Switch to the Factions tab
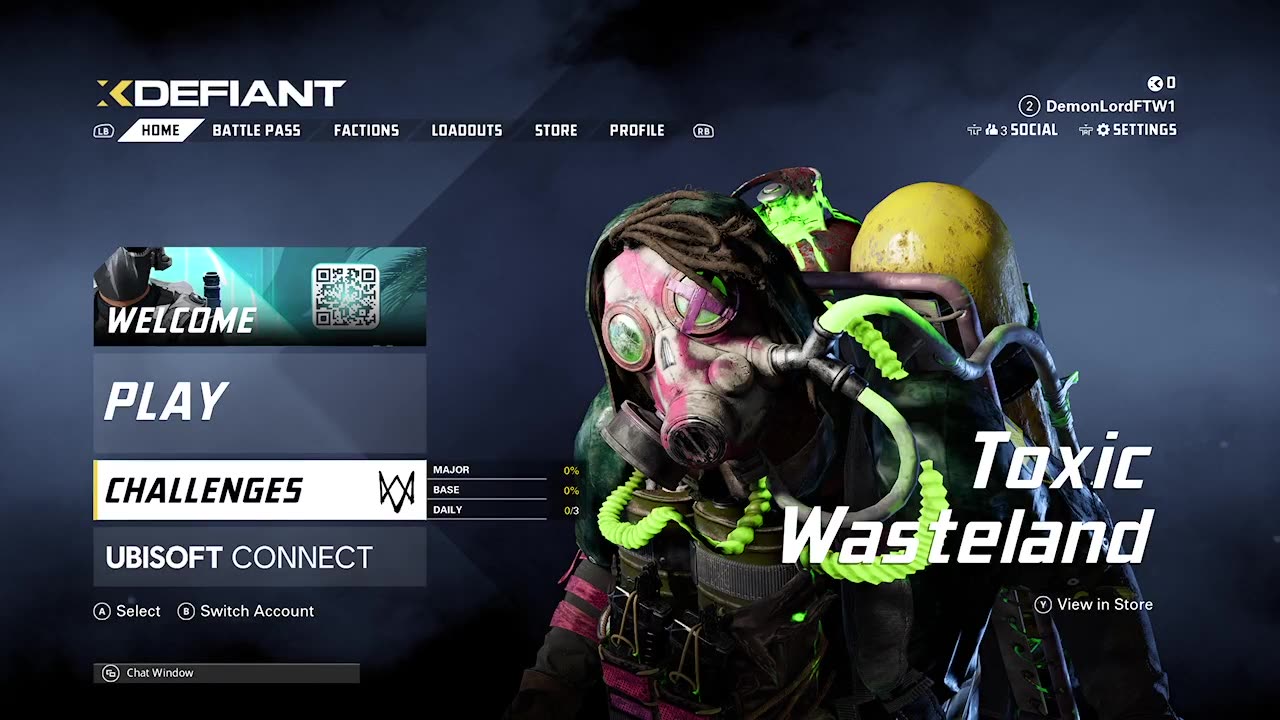1280x720 pixels. click(x=367, y=130)
